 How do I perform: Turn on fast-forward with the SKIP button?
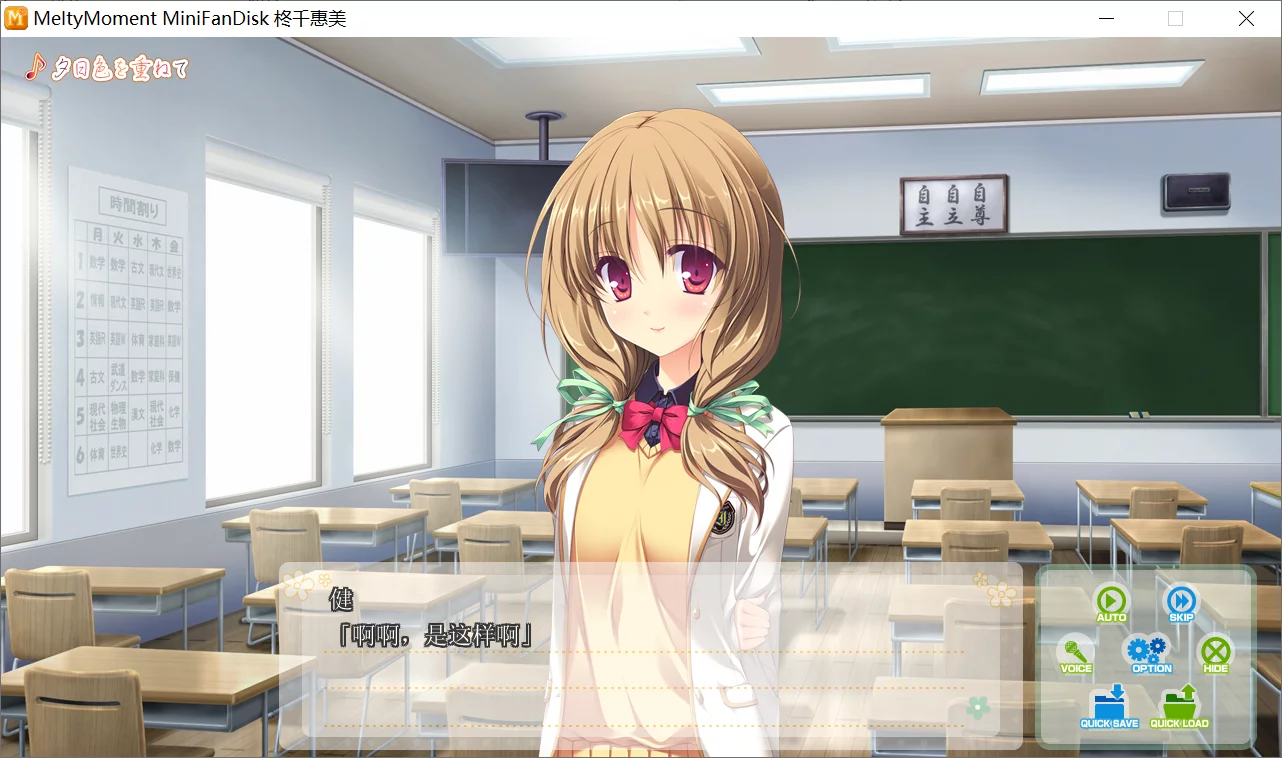tap(1181, 602)
